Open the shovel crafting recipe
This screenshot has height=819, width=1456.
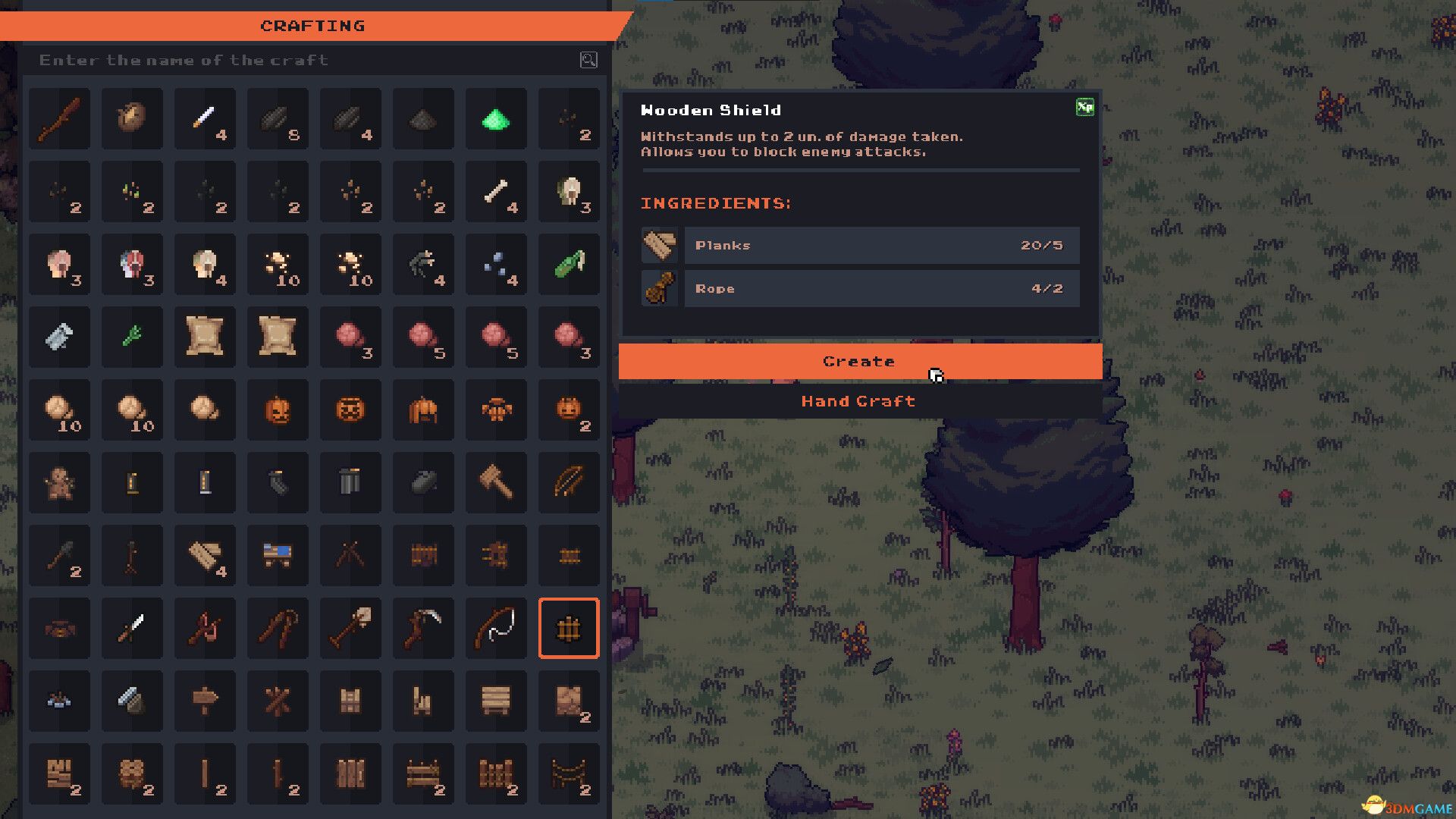[x=350, y=629]
